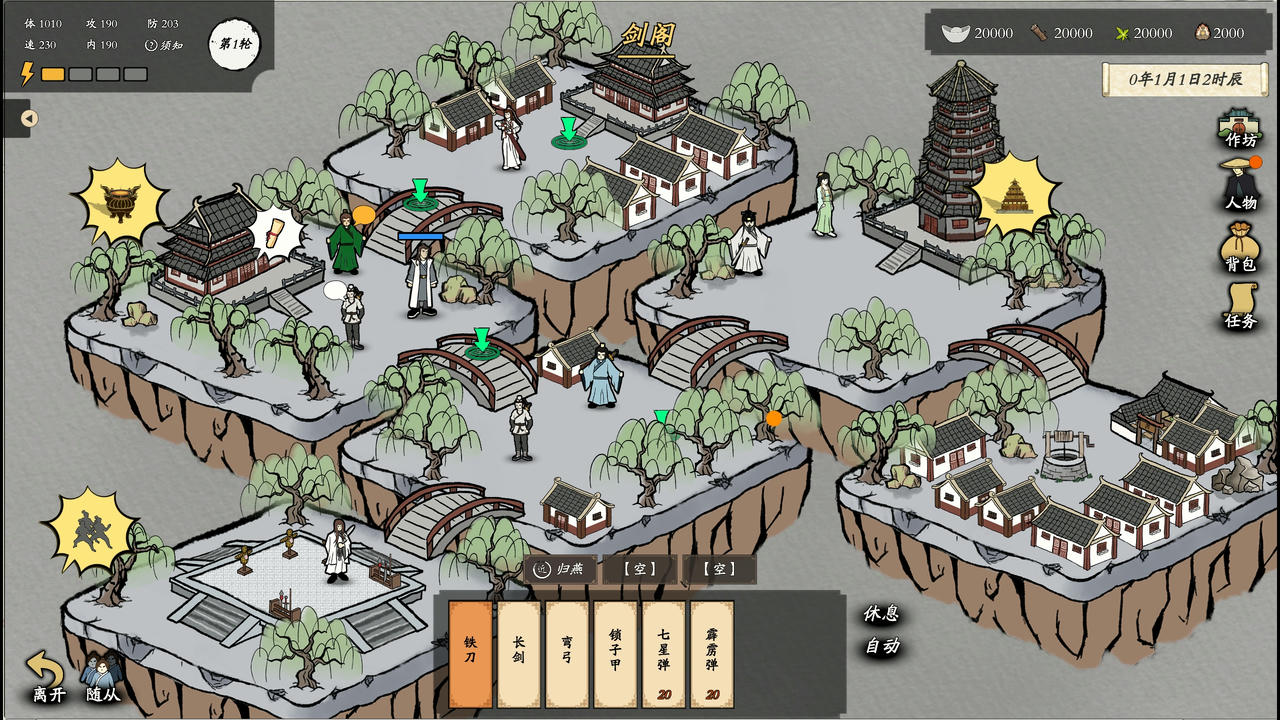Choose the 长剑 card
1280x720 pixels.
click(518, 654)
